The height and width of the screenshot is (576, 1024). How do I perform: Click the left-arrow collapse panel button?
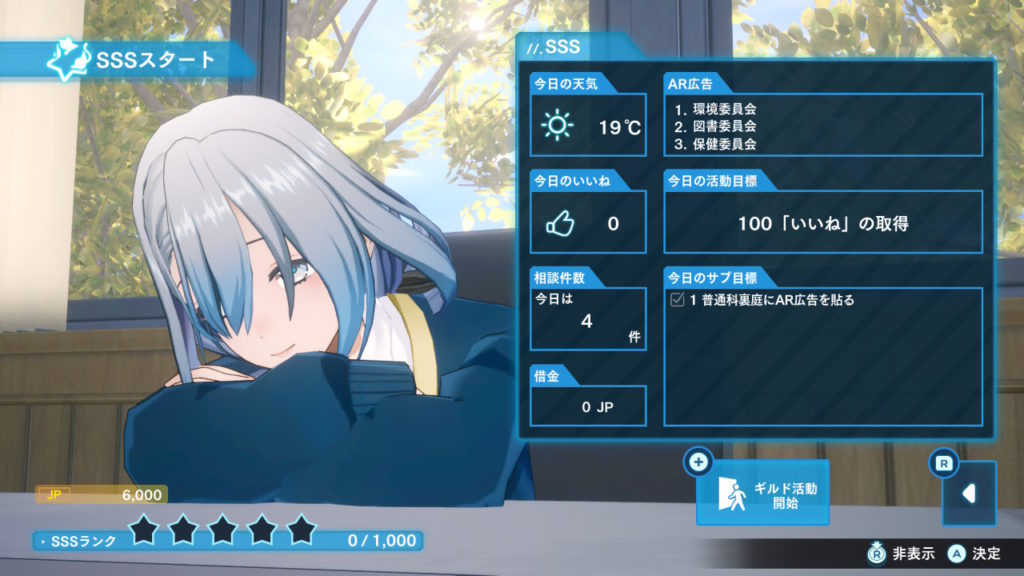968,493
